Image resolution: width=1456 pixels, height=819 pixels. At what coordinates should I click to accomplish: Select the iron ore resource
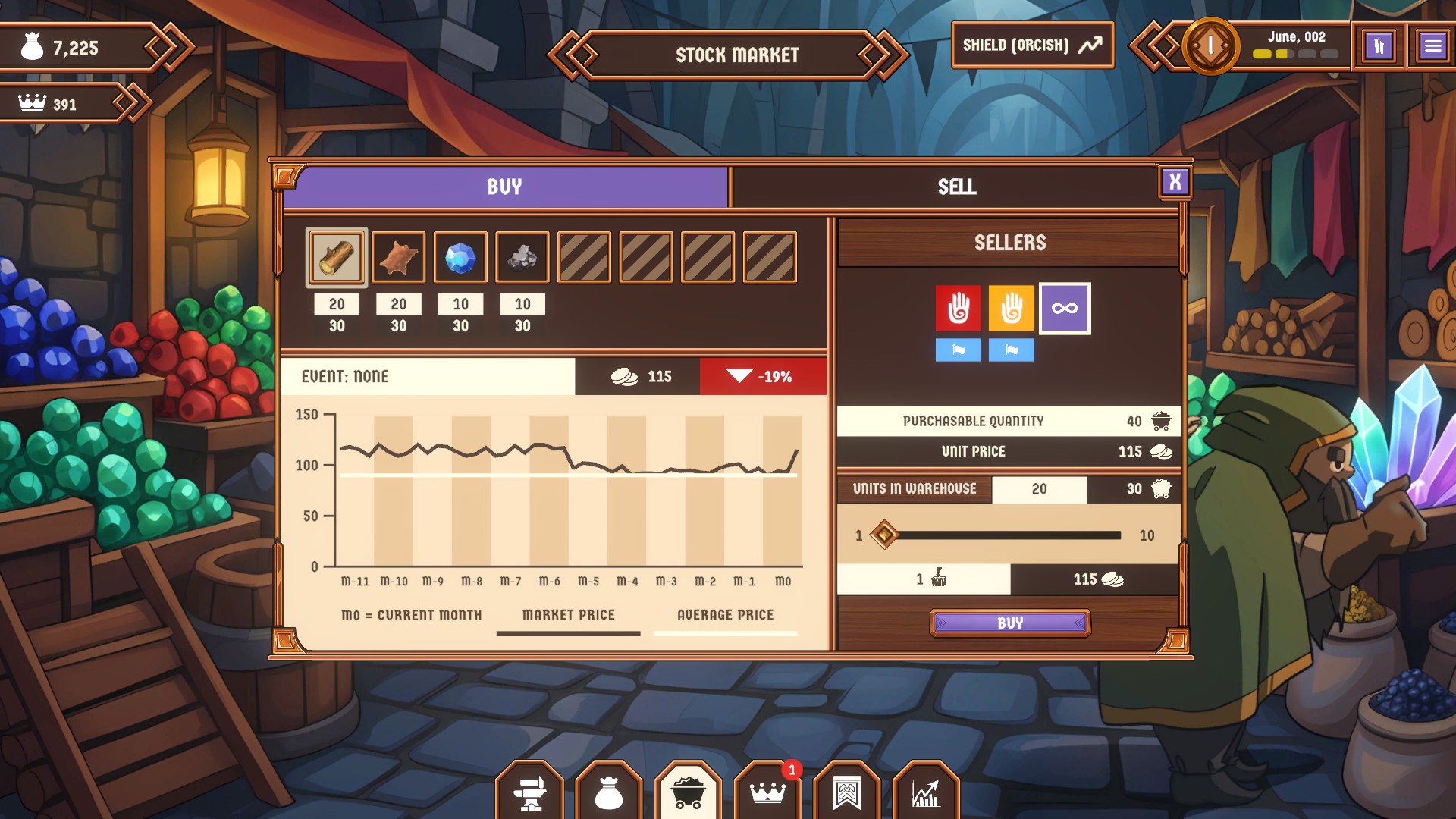pos(522,258)
